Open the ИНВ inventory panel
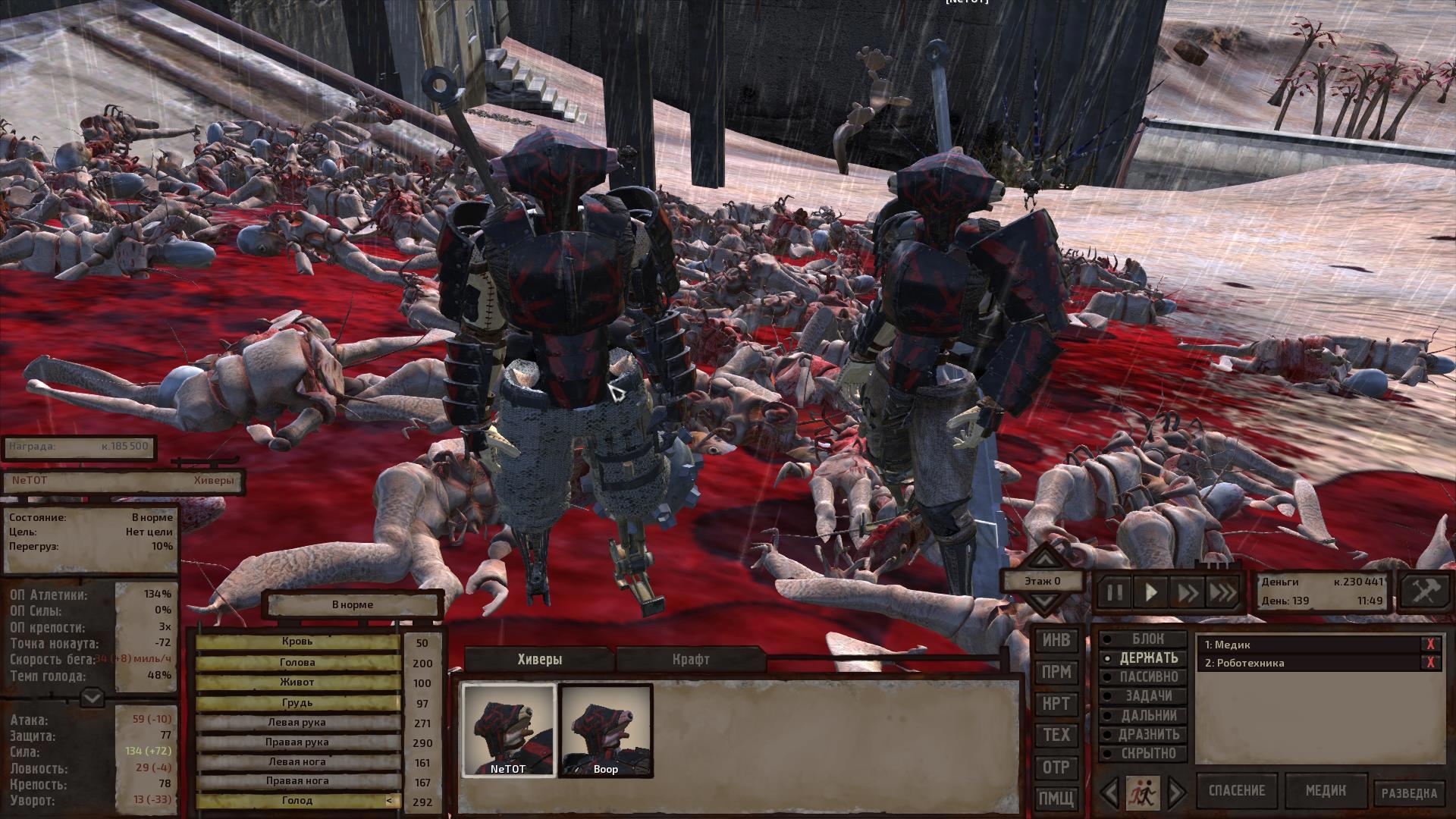 point(1056,641)
